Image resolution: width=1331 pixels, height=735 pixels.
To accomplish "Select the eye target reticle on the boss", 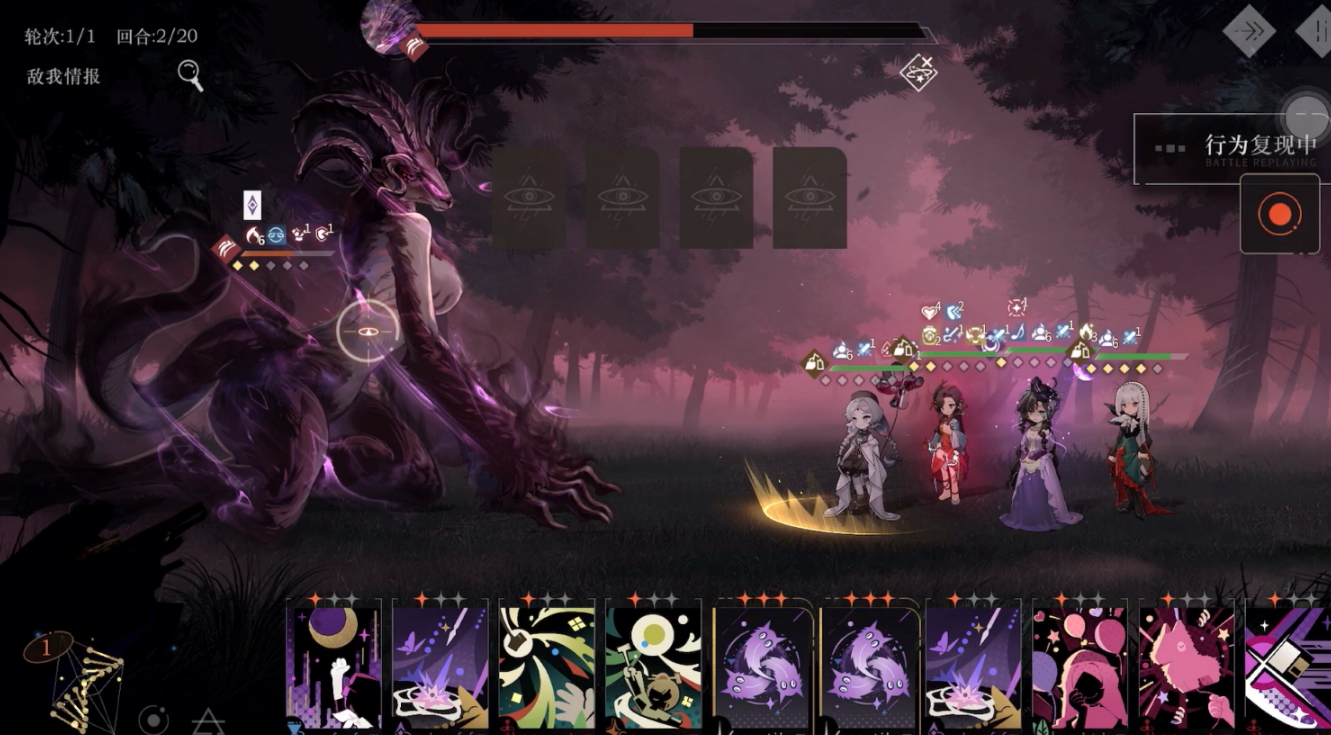I will tap(367, 330).
